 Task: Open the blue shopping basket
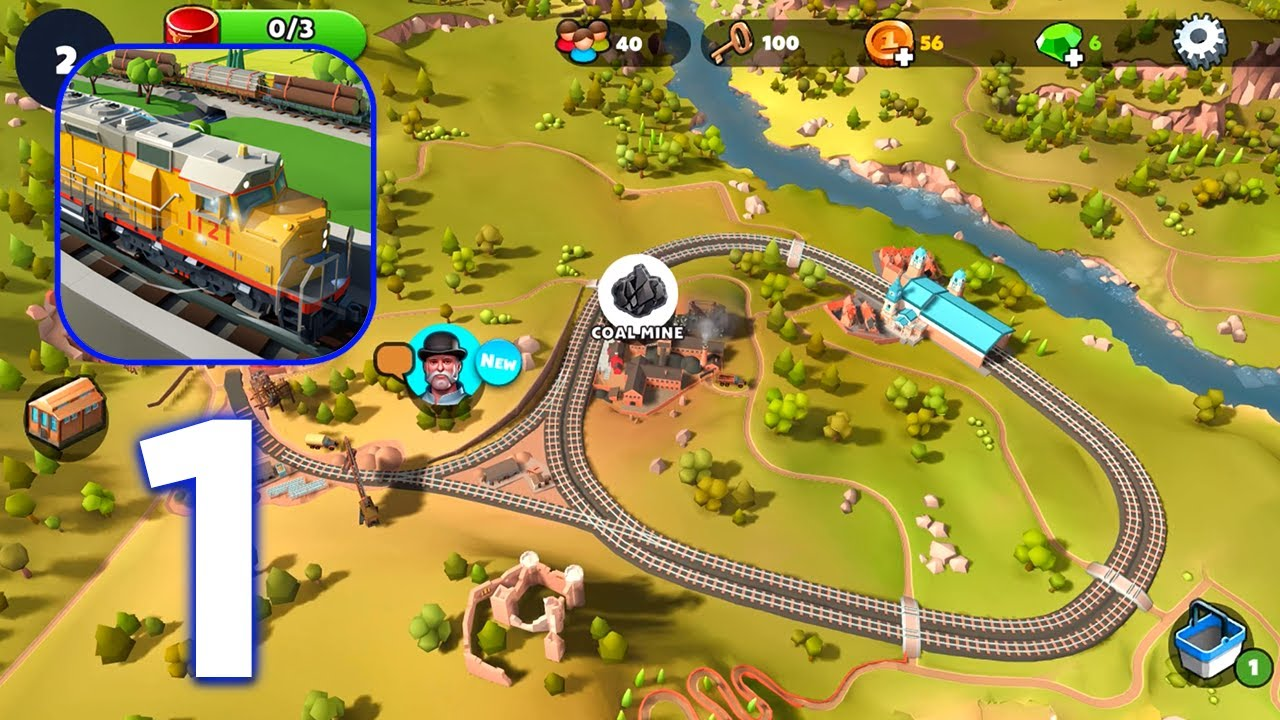[x=1212, y=642]
